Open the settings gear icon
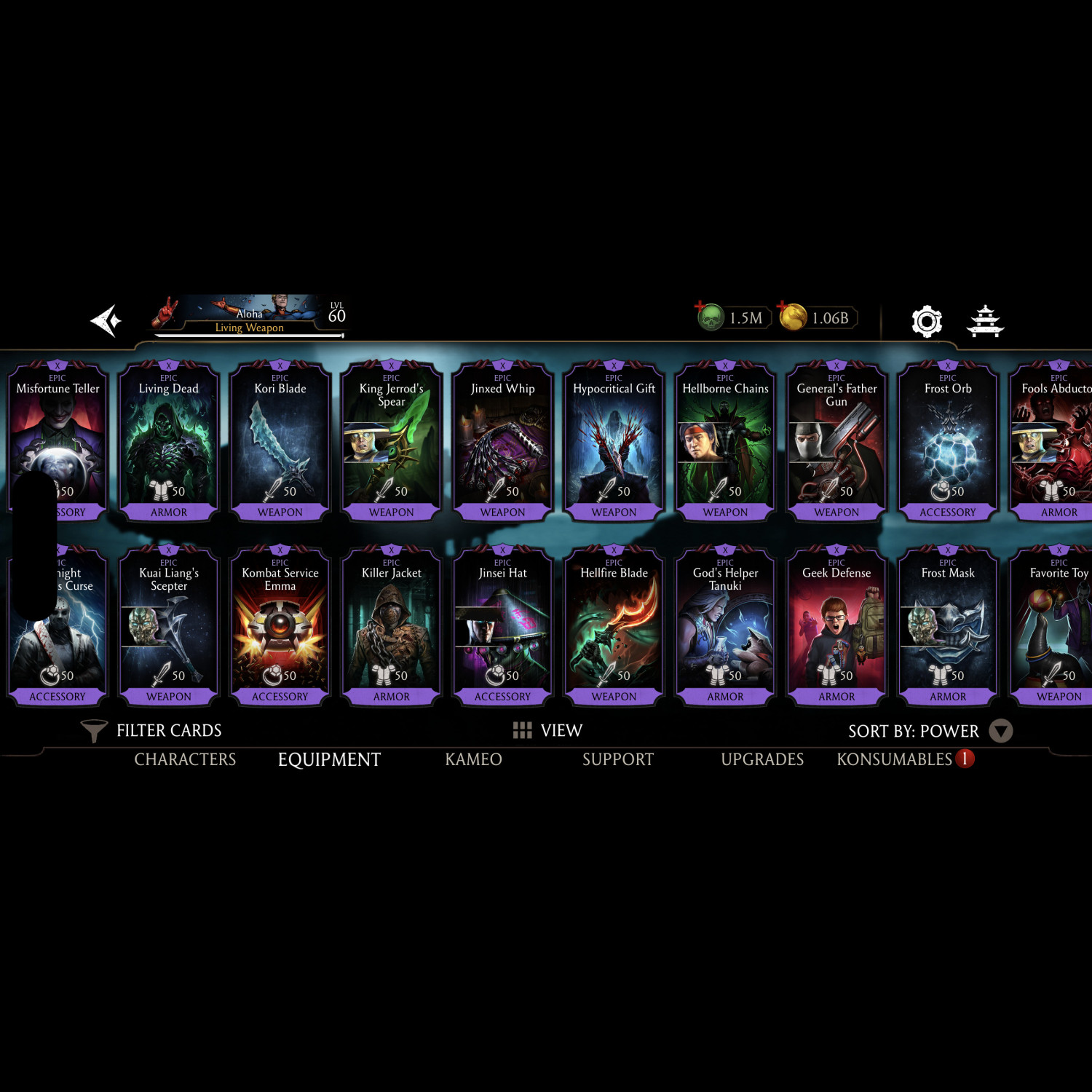The image size is (1092, 1092). coord(927,321)
